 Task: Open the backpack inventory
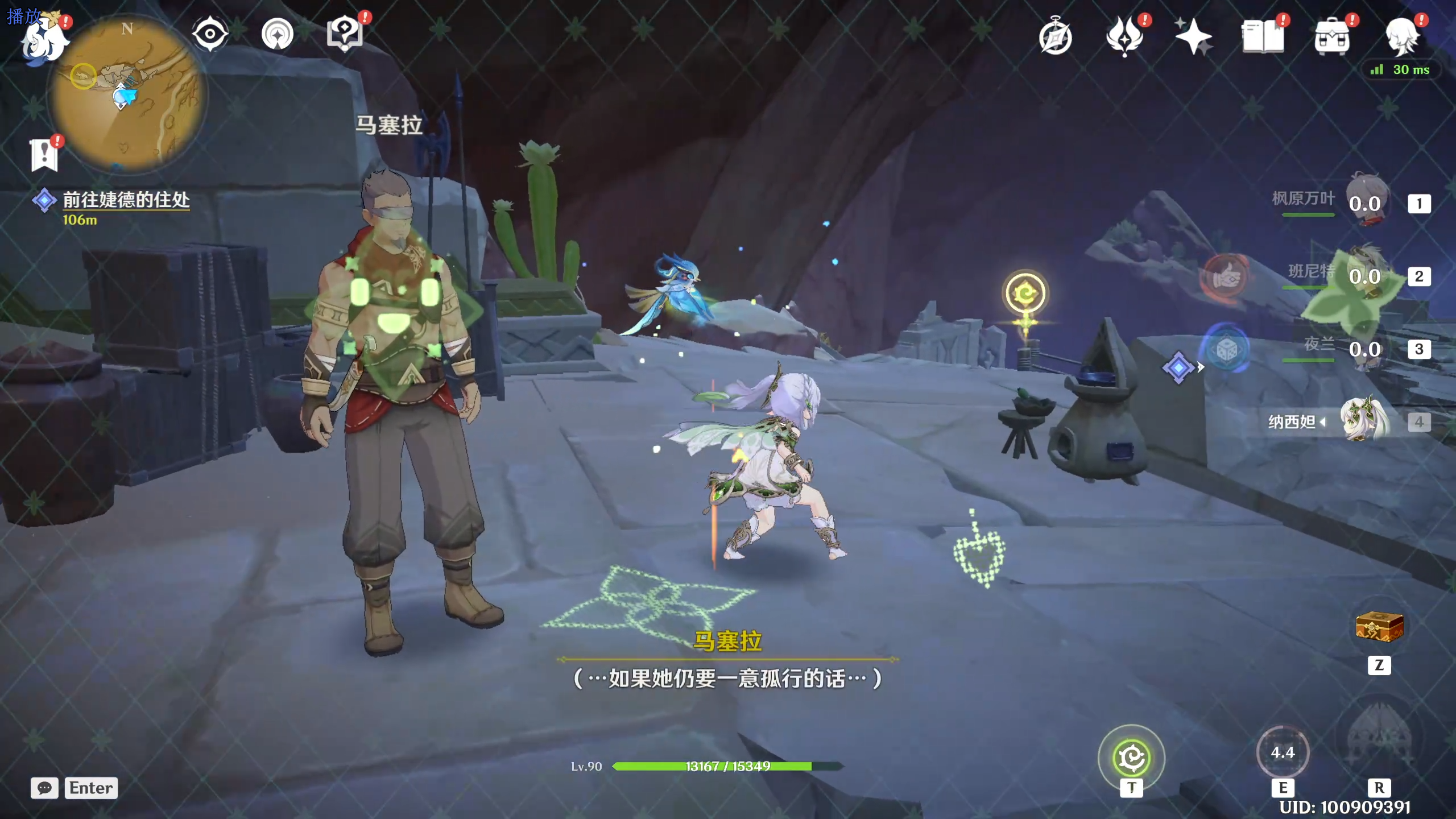[x=1331, y=38]
